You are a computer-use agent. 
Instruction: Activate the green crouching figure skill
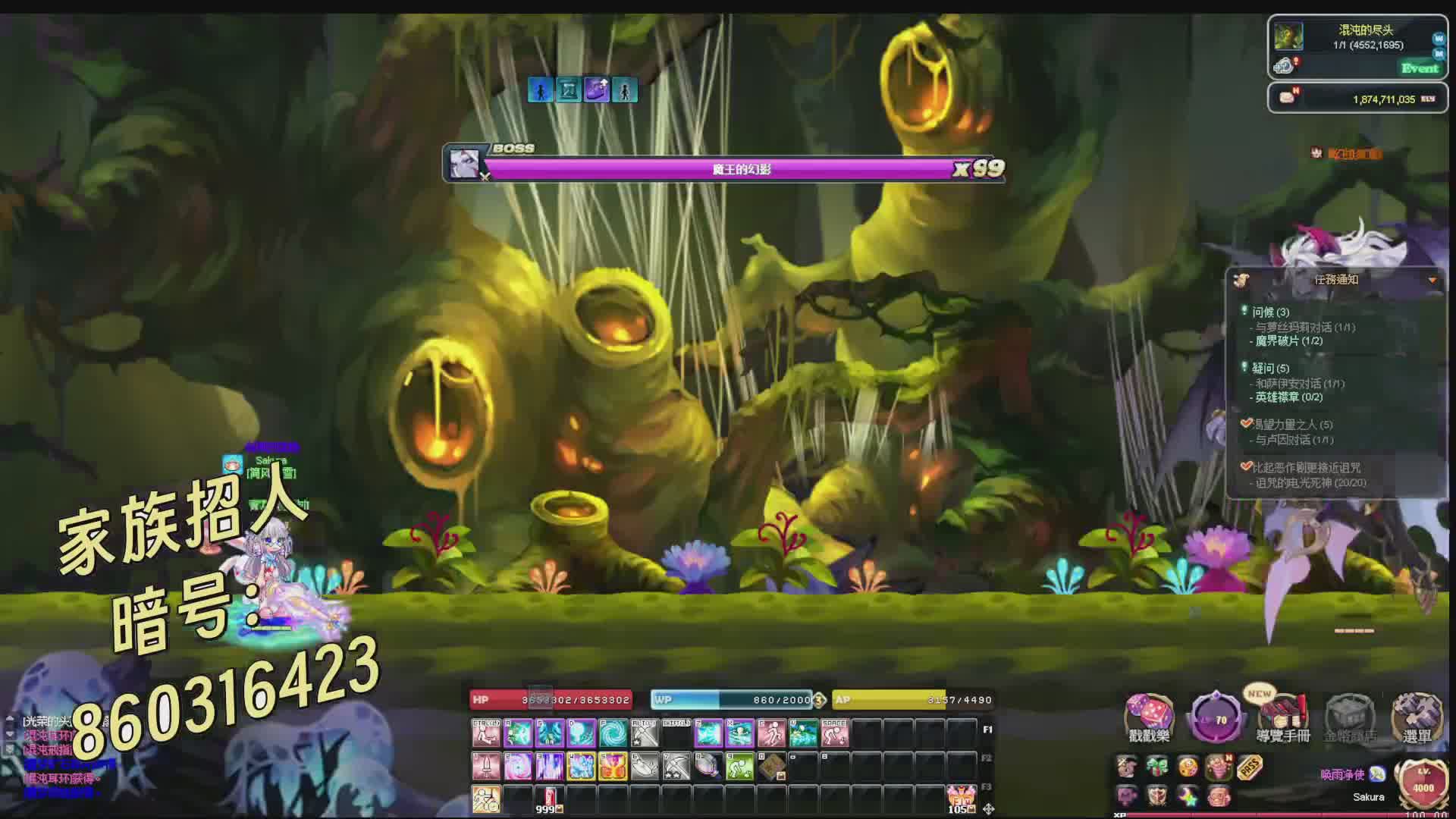pyautogui.click(x=739, y=767)
